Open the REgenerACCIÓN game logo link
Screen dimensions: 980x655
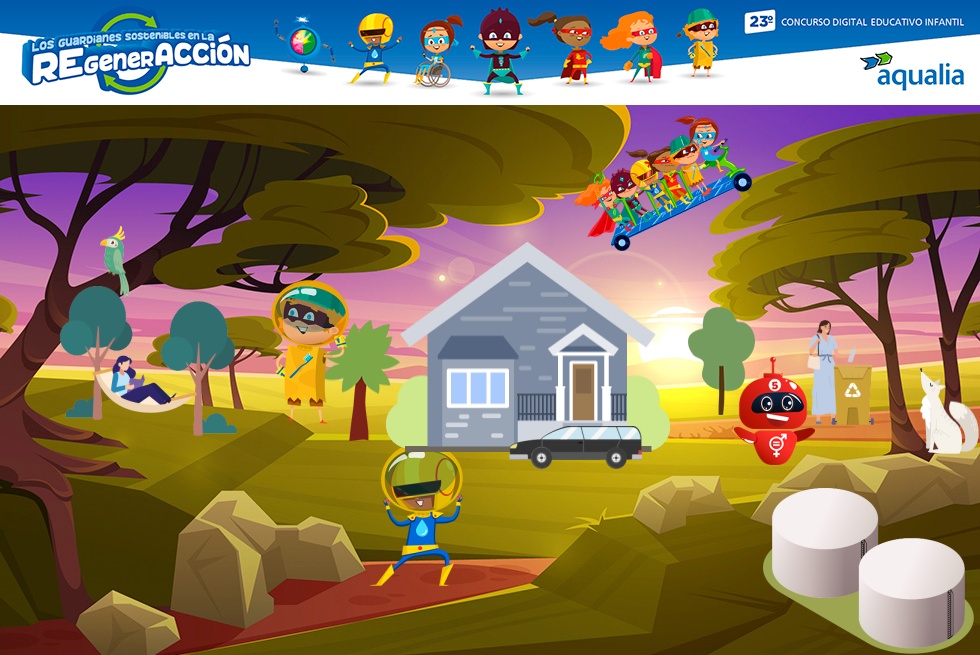(x=136, y=54)
